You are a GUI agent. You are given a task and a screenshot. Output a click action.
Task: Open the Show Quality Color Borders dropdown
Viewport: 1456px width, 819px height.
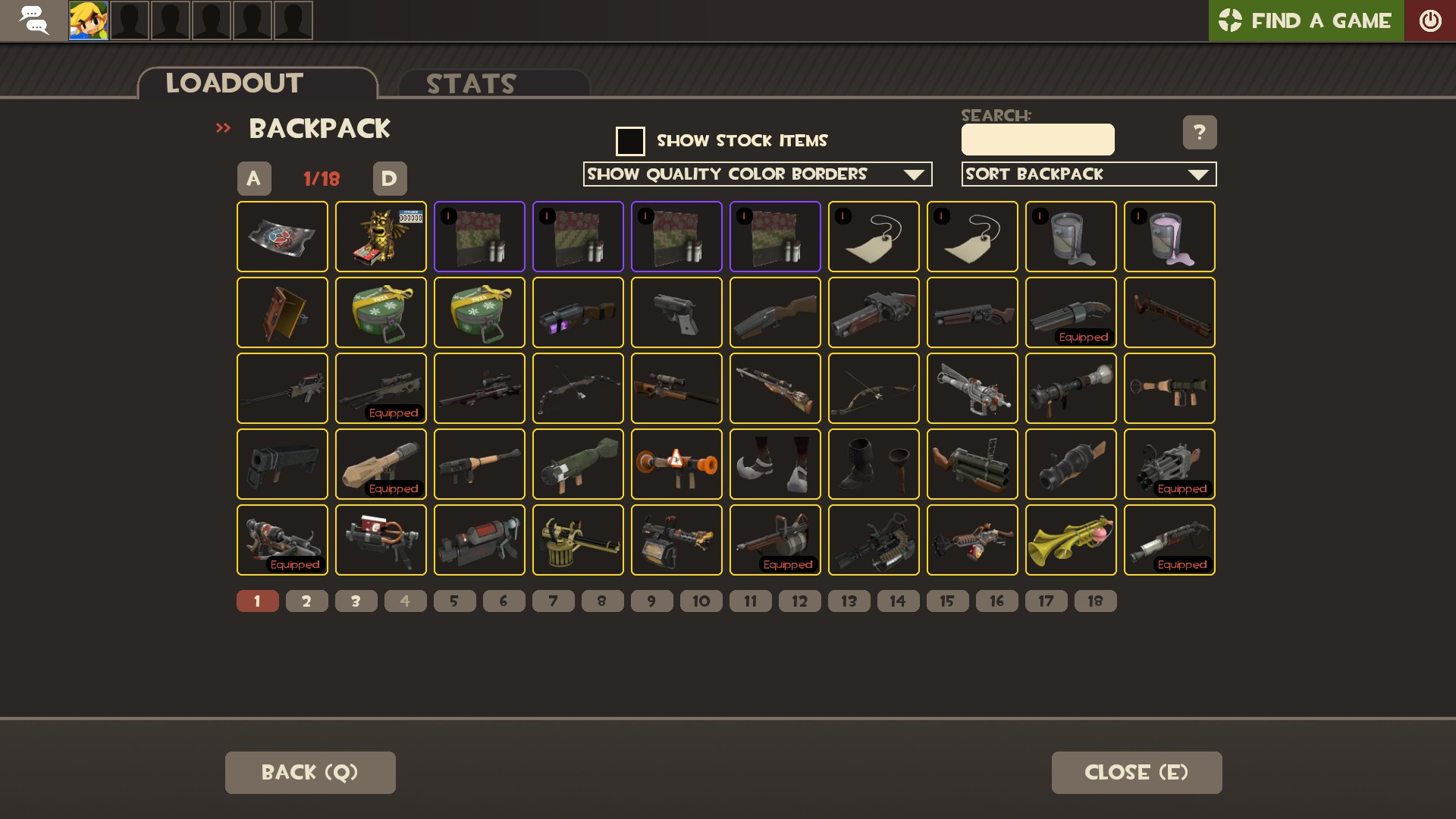[757, 174]
